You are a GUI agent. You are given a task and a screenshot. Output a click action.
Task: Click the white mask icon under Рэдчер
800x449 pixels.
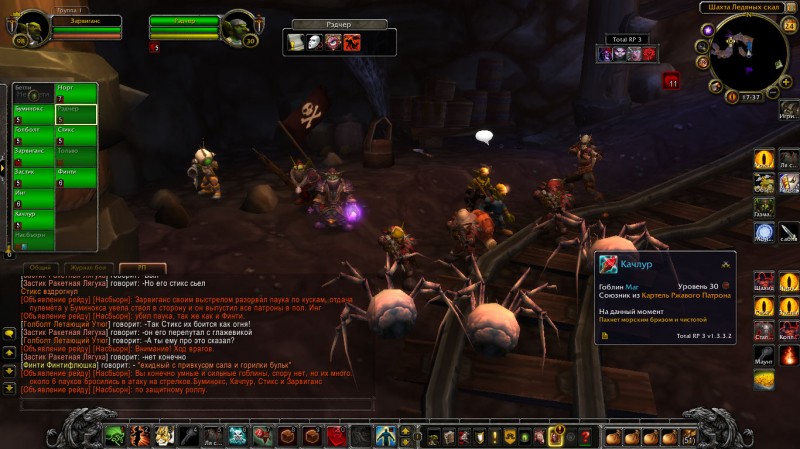click(x=313, y=42)
